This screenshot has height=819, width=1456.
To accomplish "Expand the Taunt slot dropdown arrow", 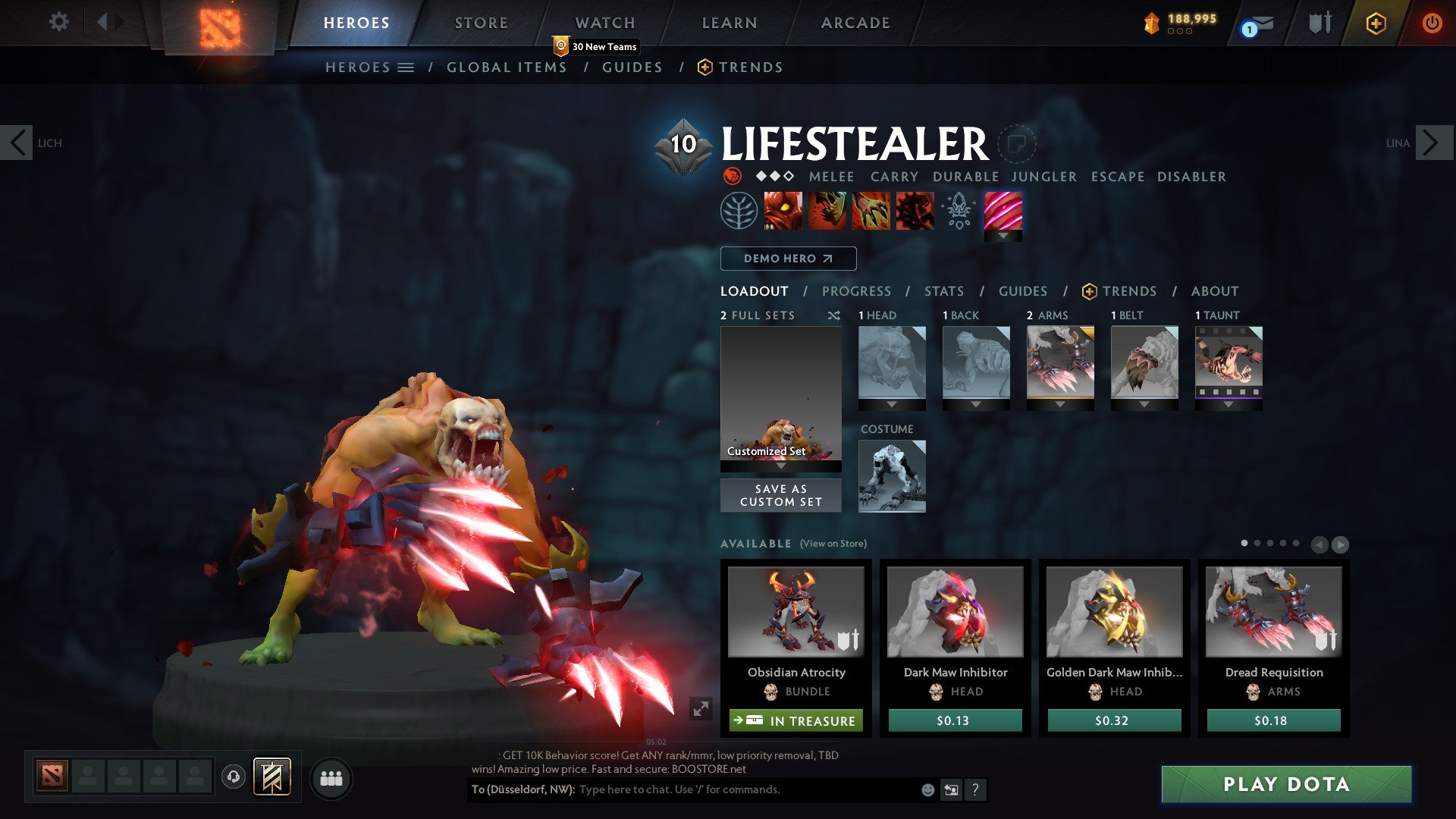I will click(1228, 403).
